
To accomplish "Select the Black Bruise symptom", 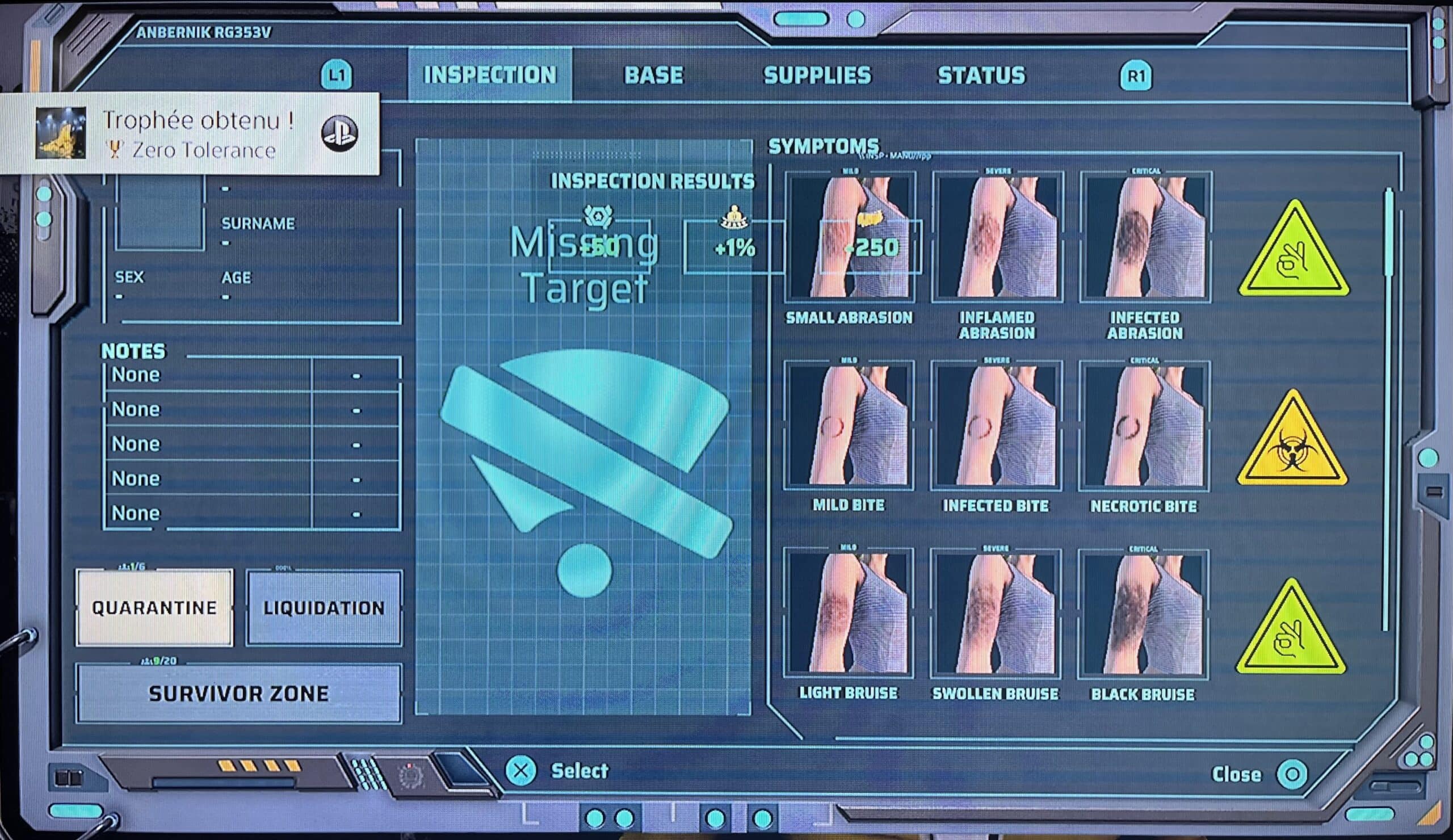I will pyautogui.click(x=1143, y=614).
